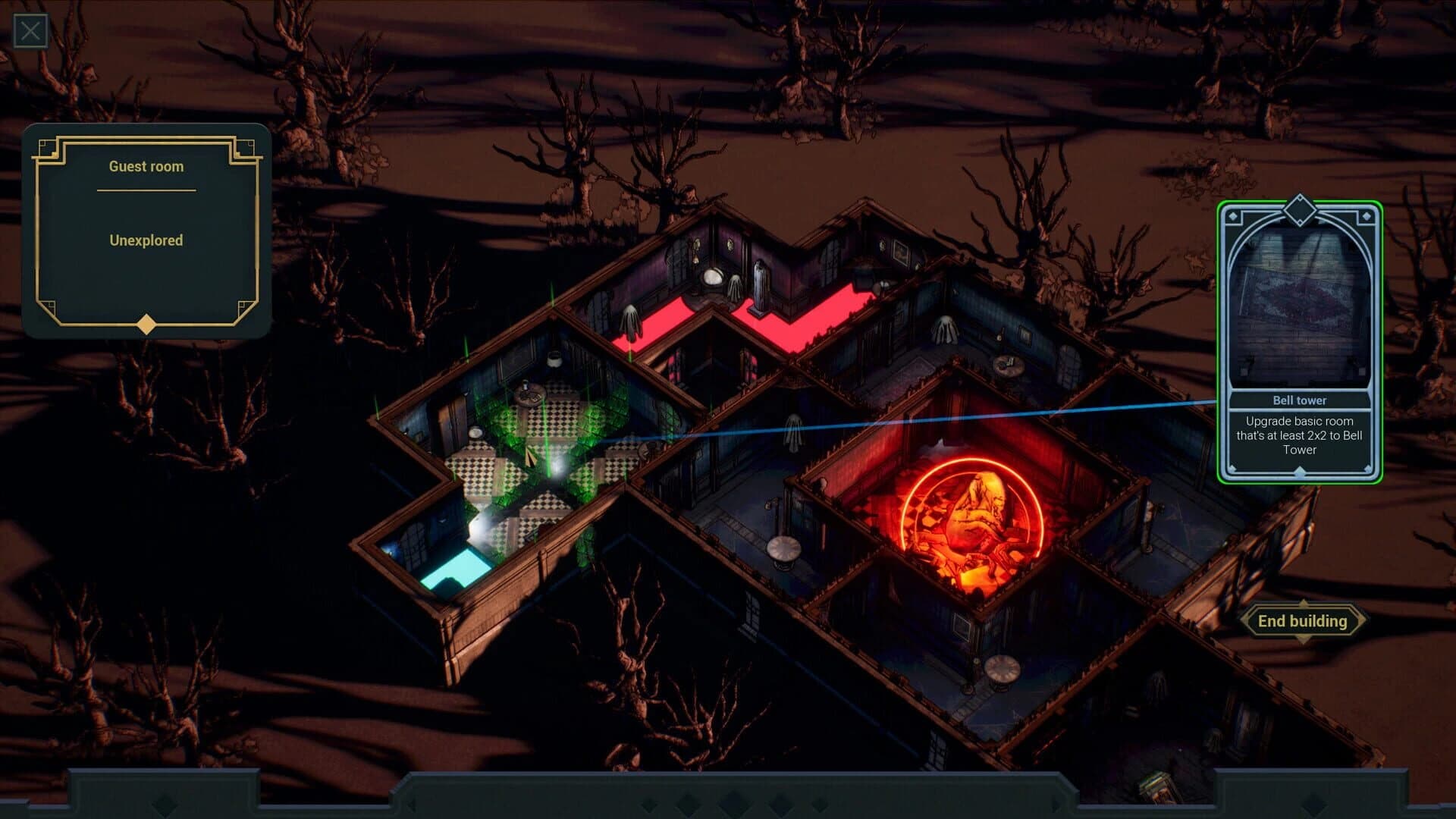
Task: Toggle the diamond in the Bell tower card's top-left corner
Action: 1233,218
